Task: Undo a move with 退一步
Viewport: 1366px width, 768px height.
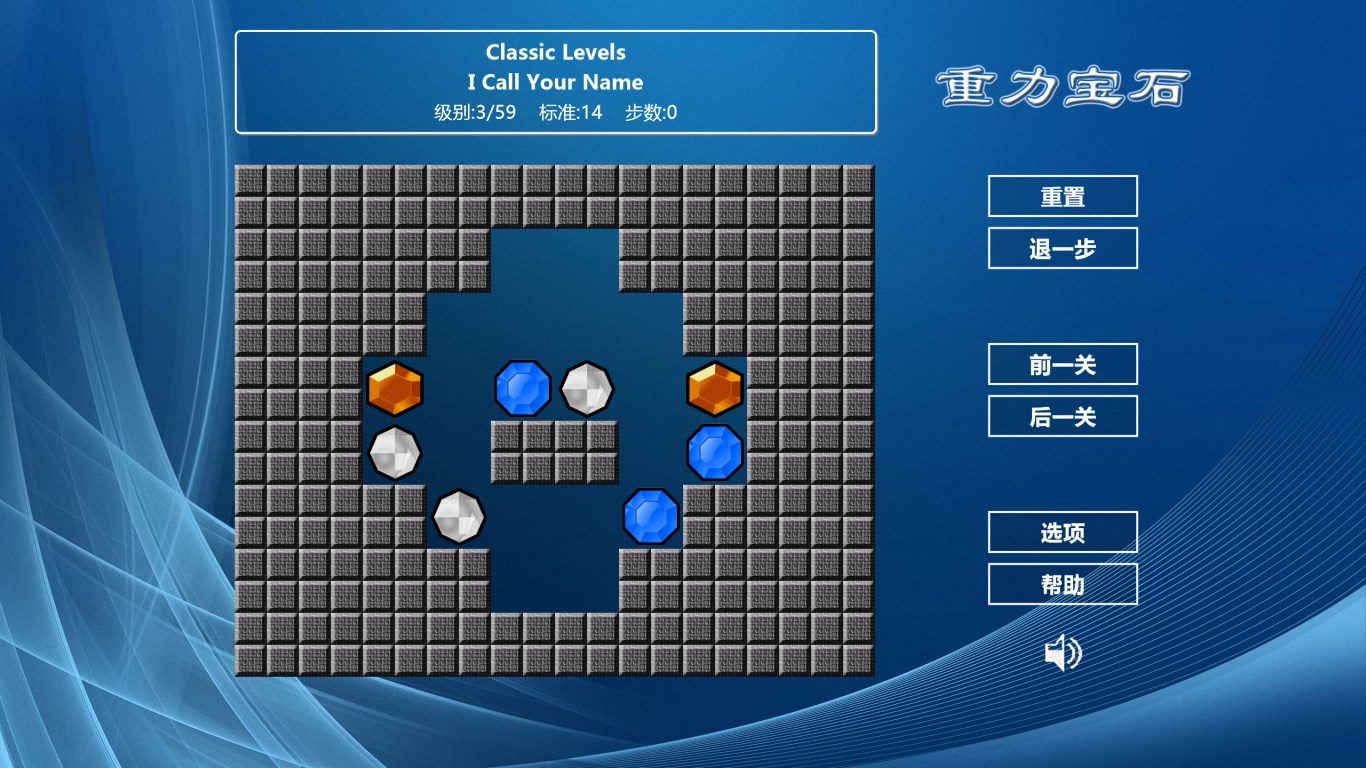Action: click(1062, 248)
